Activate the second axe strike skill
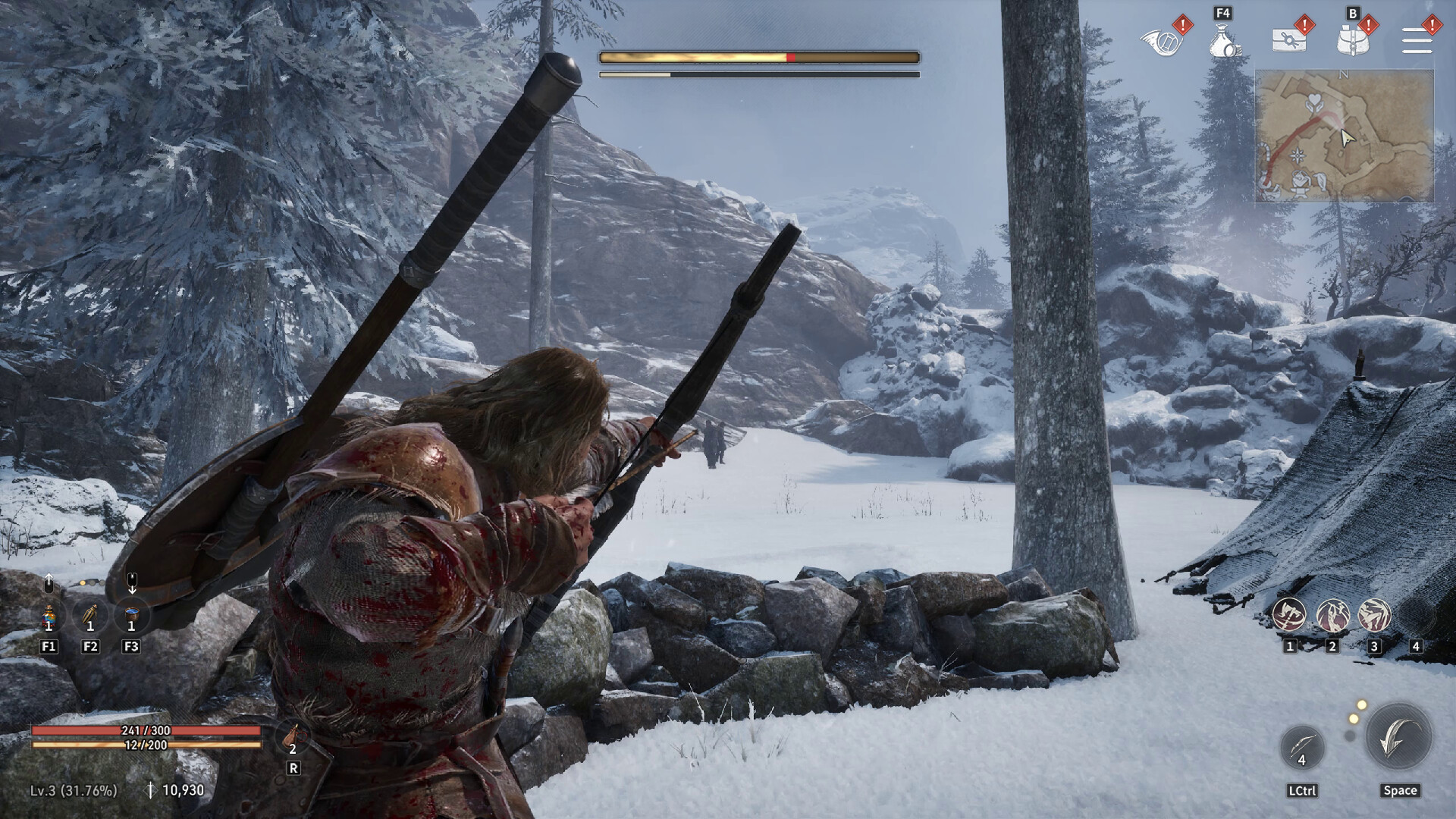Viewport: 1456px width, 819px height. click(x=1332, y=615)
